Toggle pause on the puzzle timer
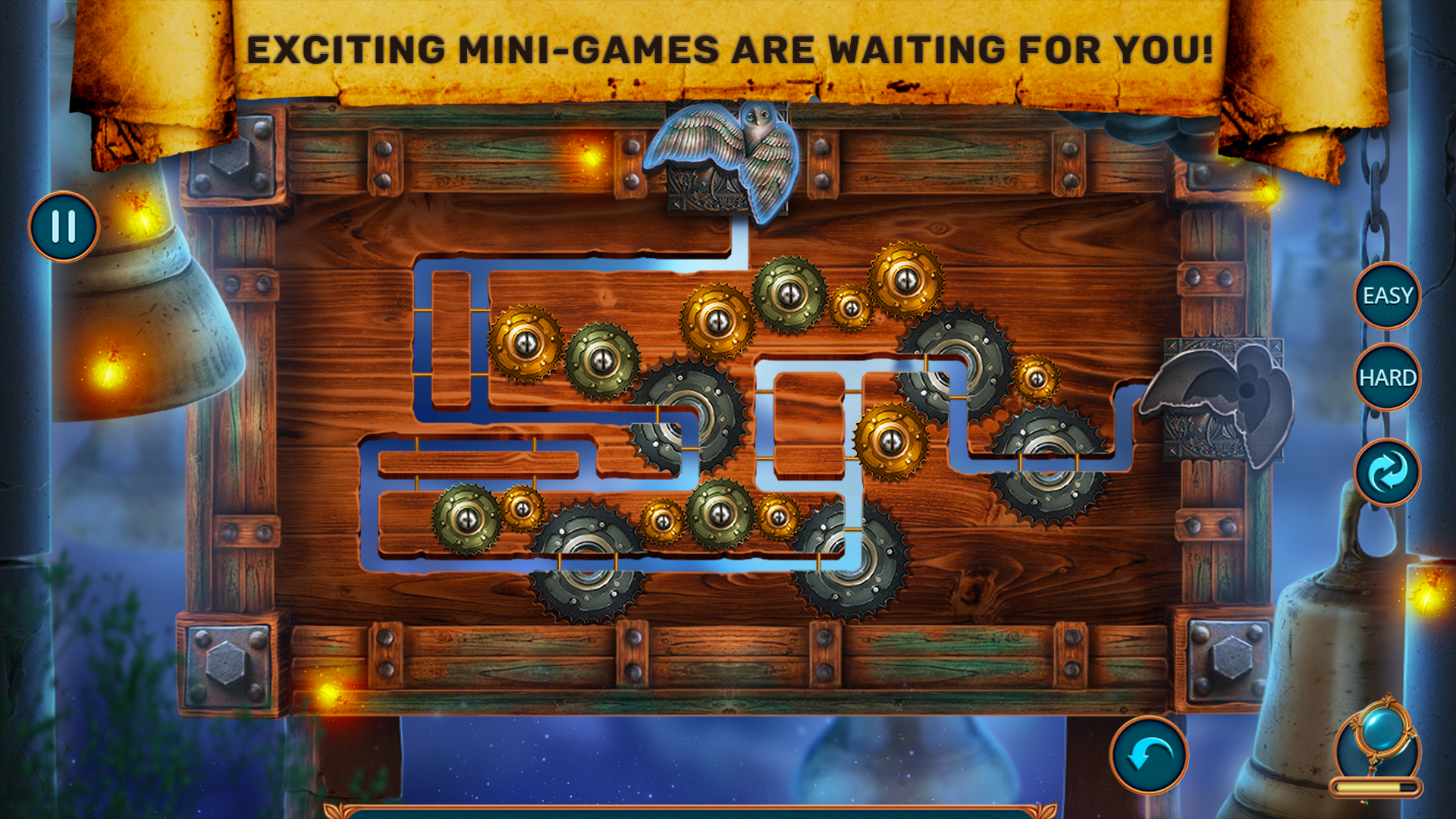The width and height of the screenshot is (1456, 819). coord(64,224)
